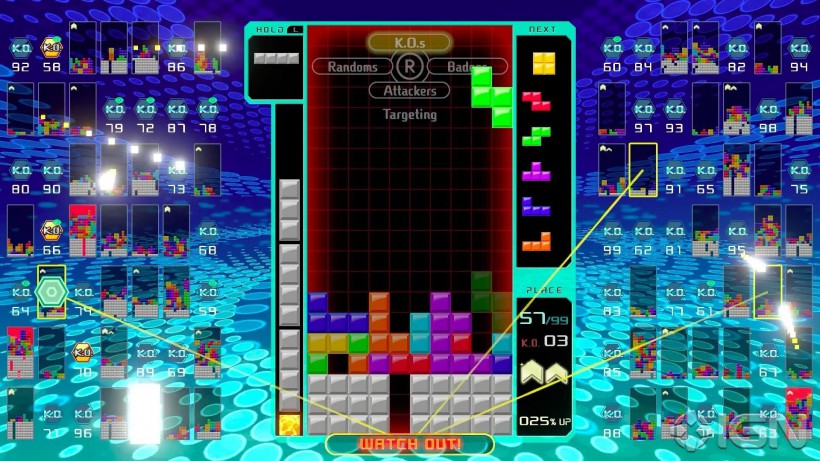This screenshot has height=461, width=820.
Task: Click the orange L-piece in the Next queue
Action: tap(538, 241)
